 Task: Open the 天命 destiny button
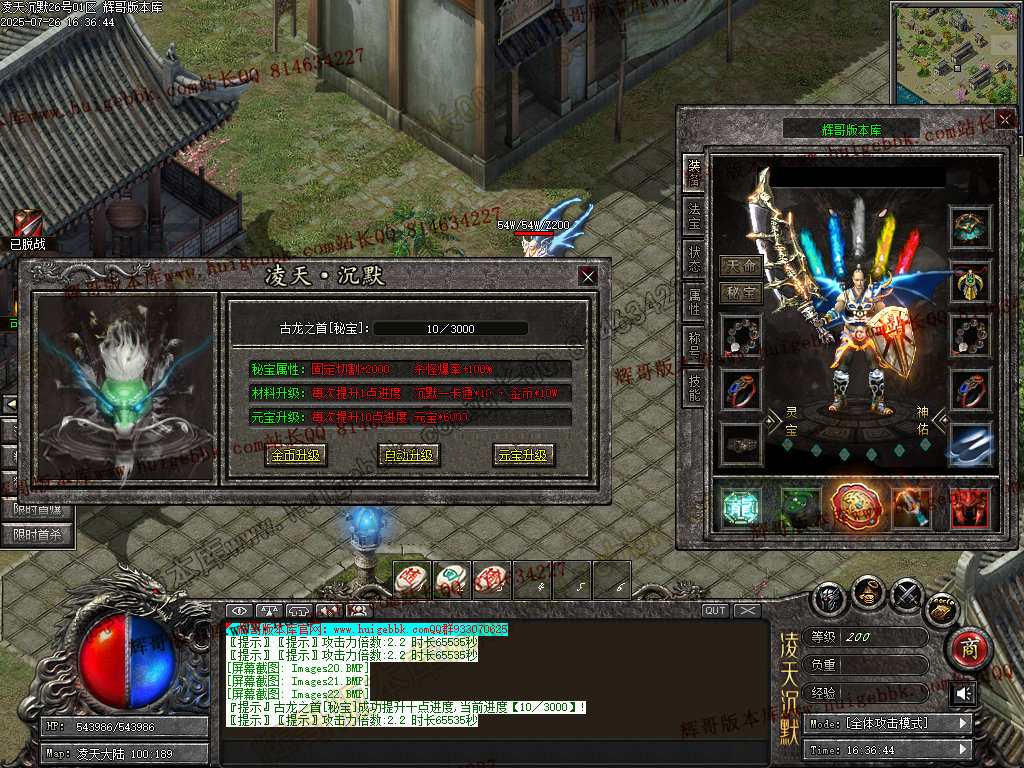coord(741,266)
